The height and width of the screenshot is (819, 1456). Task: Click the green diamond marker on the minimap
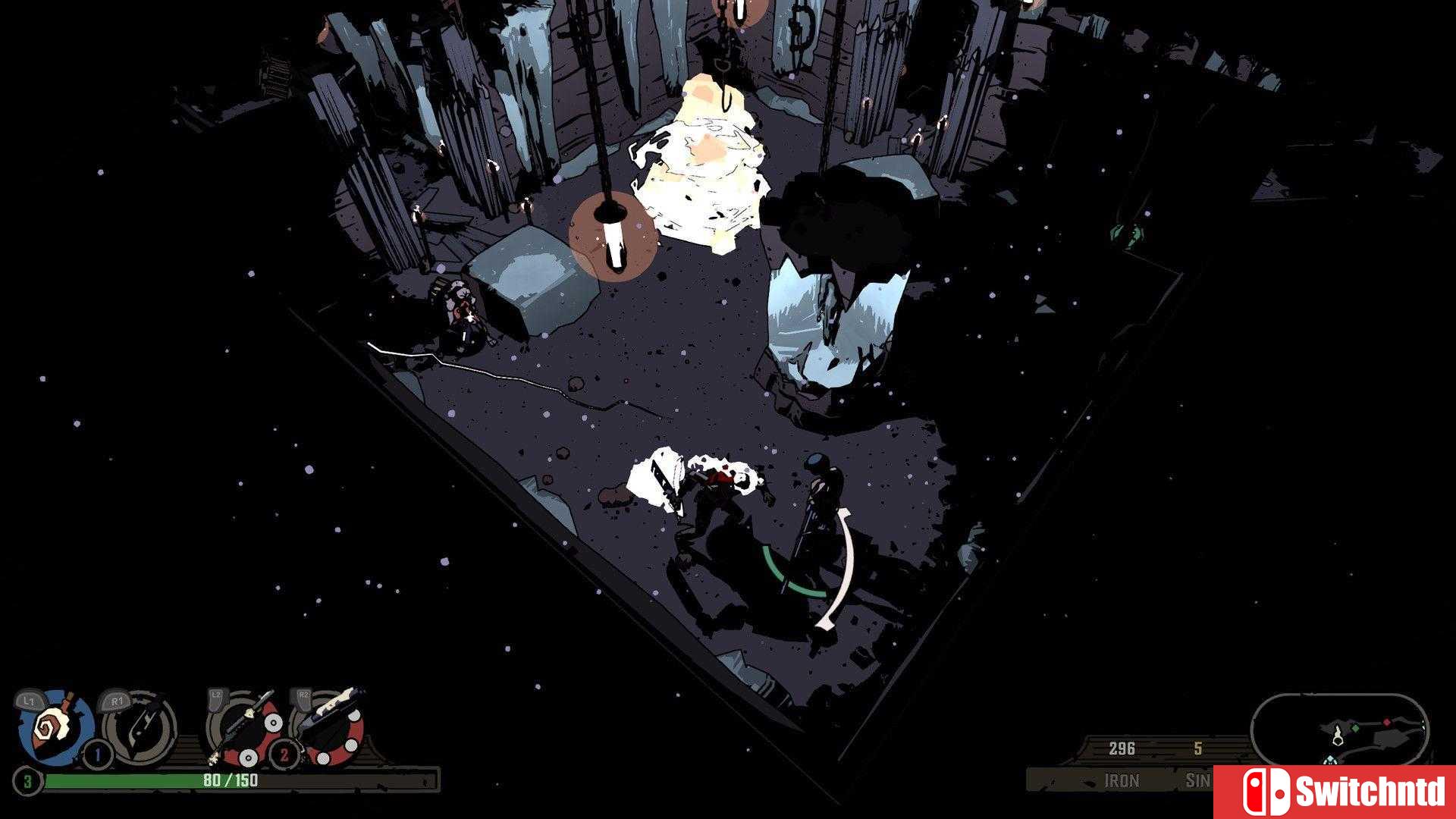click(x=1354, y=729)
